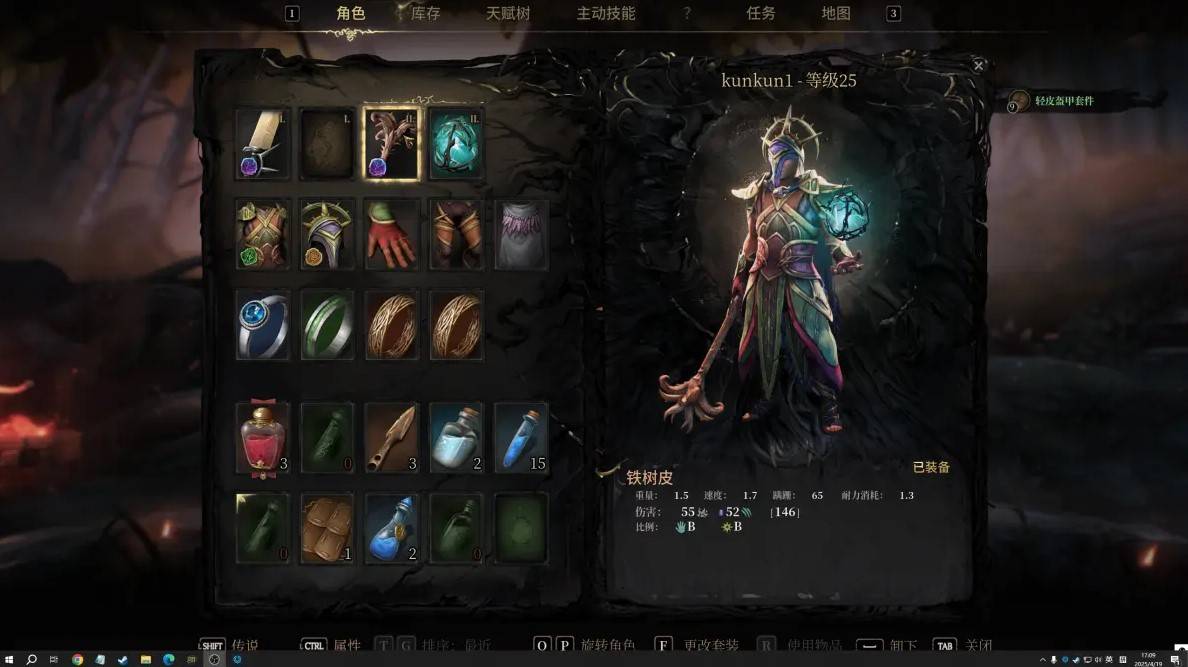Image resolution: width=1188 pixels, height=667 pixels.
Task: Select the blue gem ring slot
Action: click(x=263, y=325)
